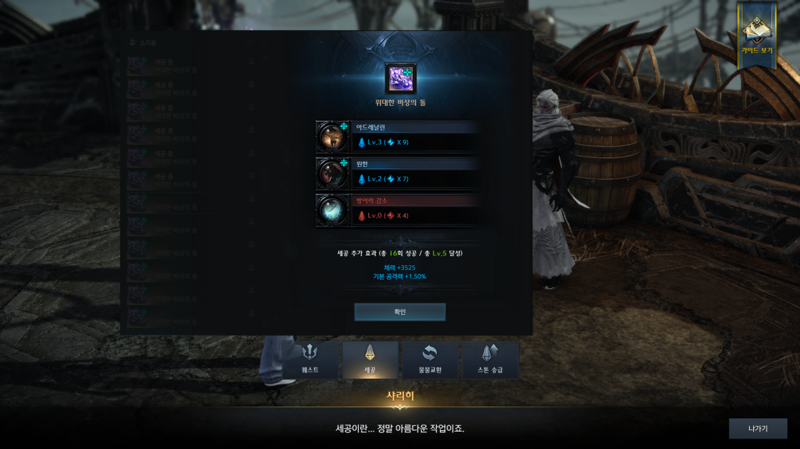The width and height of the screenshot is (800, 449).
Task: Open the 퀘스트 option
Action: click(x=310, y=359)
